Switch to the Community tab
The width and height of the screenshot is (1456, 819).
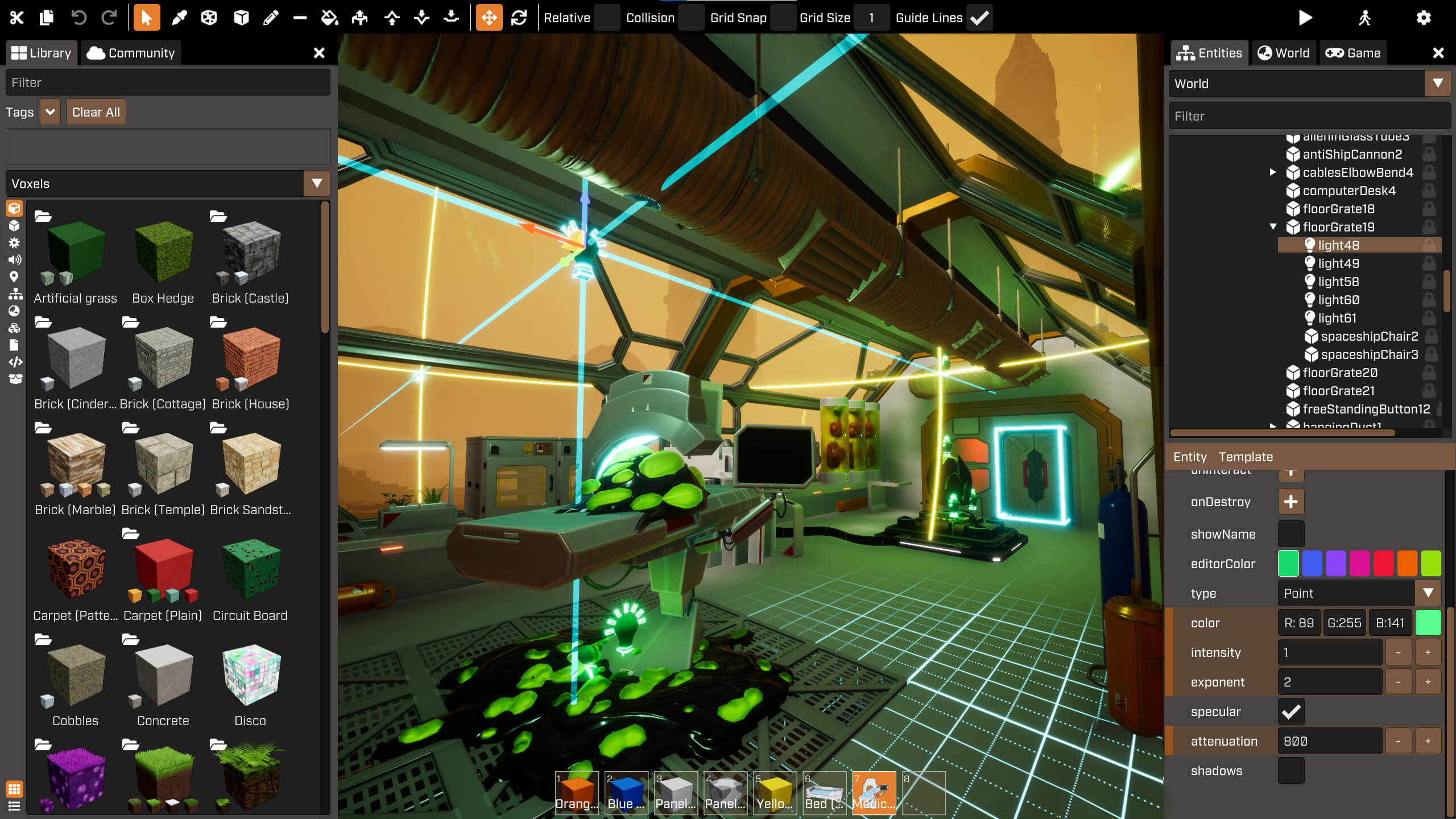click(131, 52)
